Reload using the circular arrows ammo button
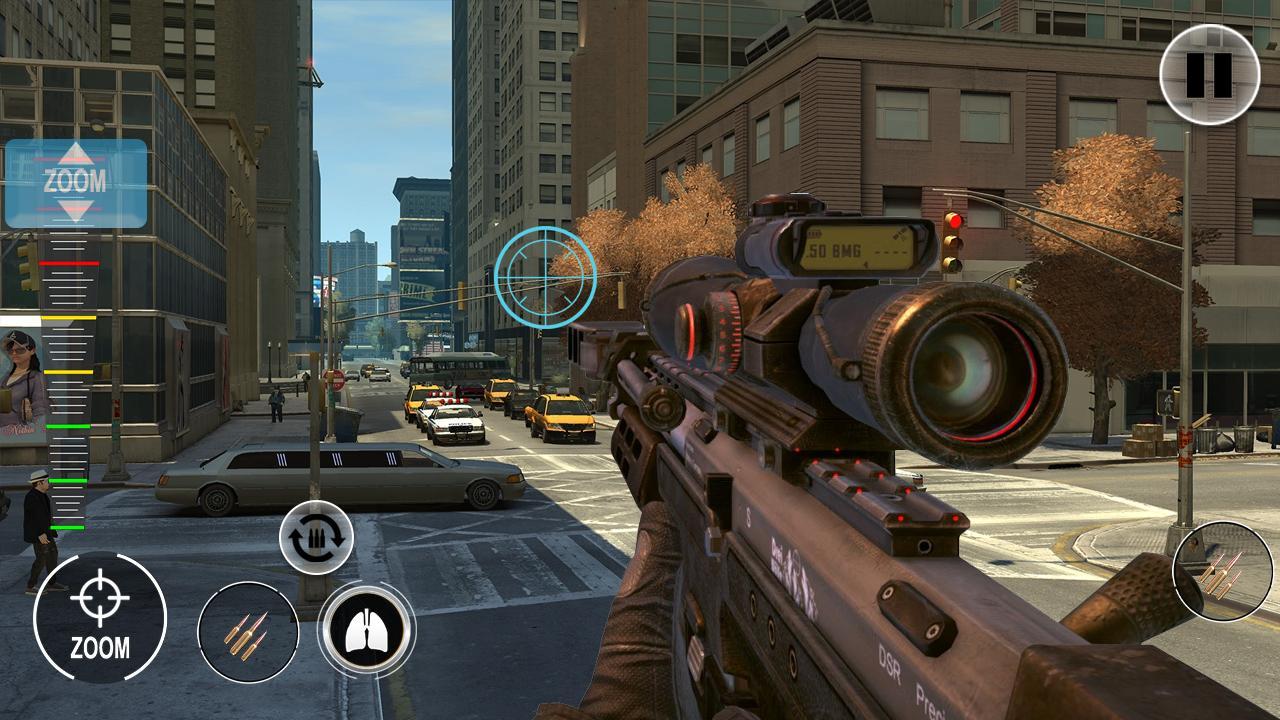 coord(316,537)
